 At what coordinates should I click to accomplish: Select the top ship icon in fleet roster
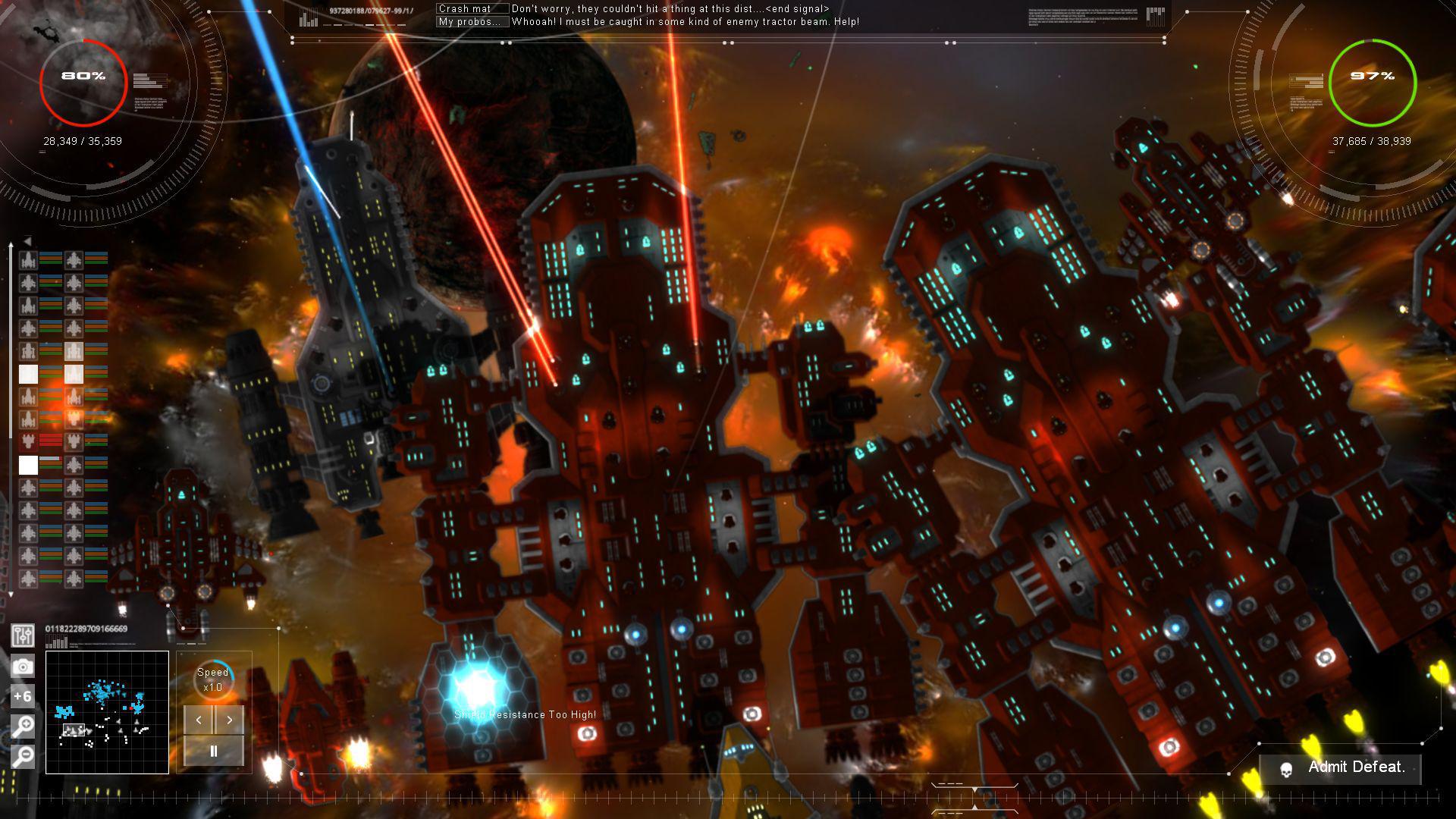29,260
